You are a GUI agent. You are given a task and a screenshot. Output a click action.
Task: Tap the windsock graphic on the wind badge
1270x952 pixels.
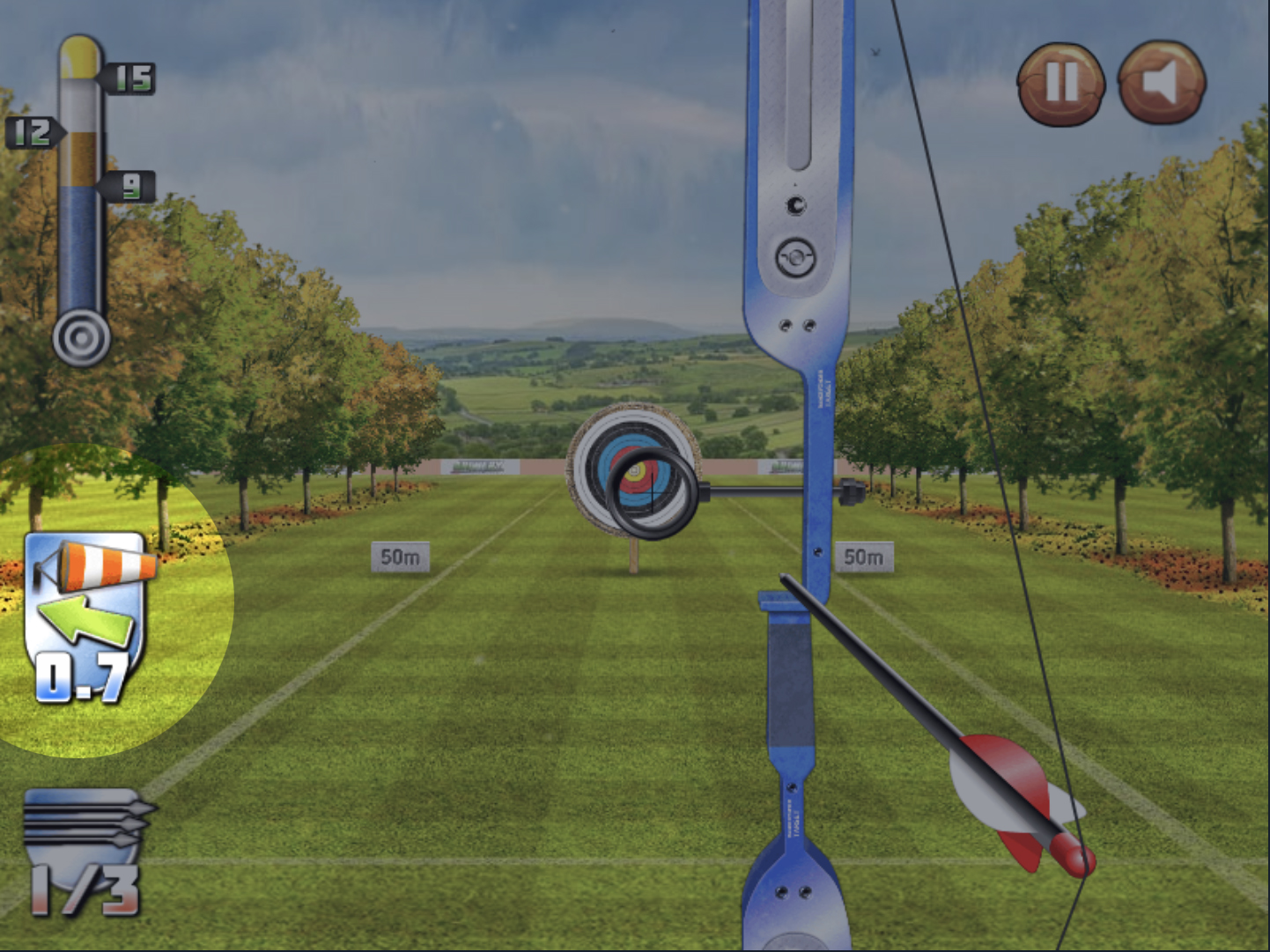tap(97, 564)
